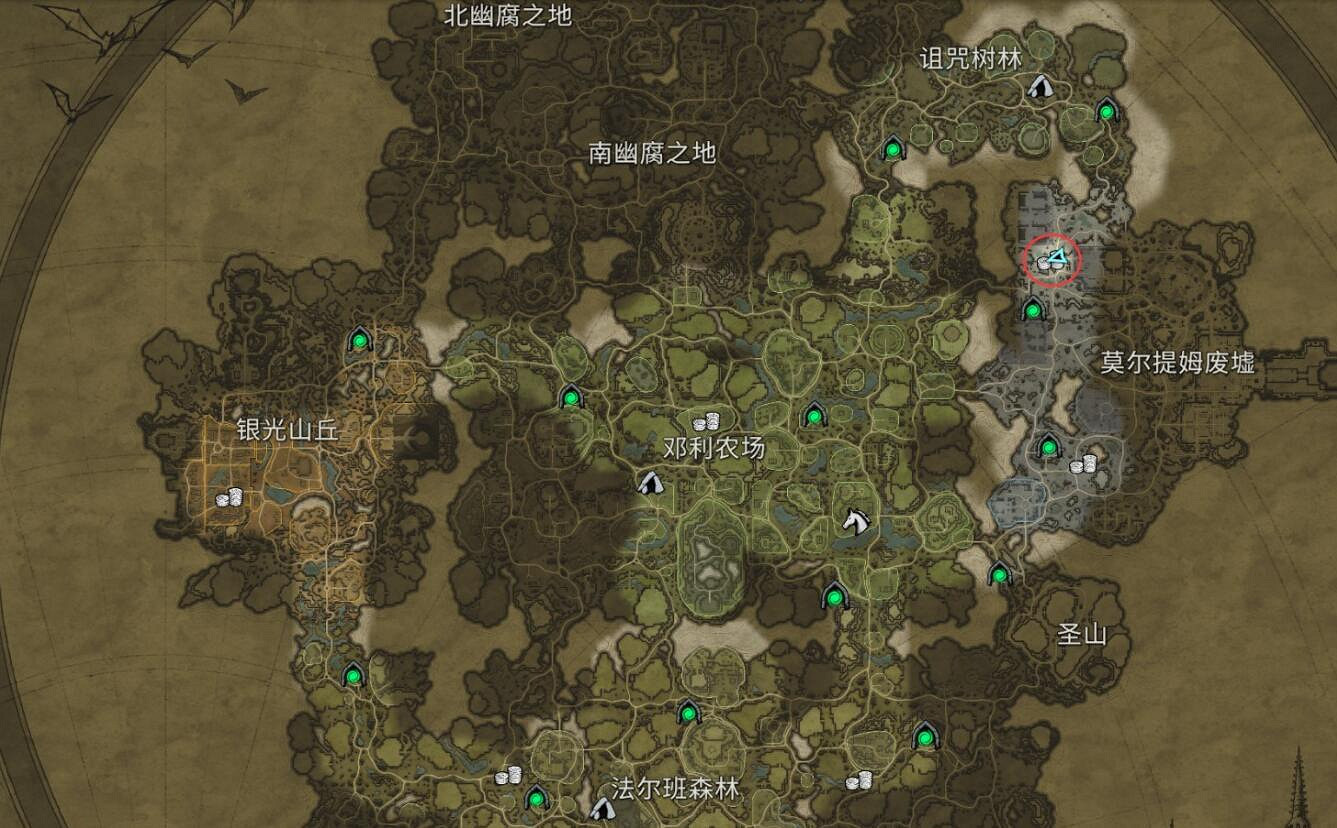Image resolution: width=1337 pixels, height=828 pixels.
Task: Select the green marker above 法尔班森林 label
Action: tap(688, 714)
